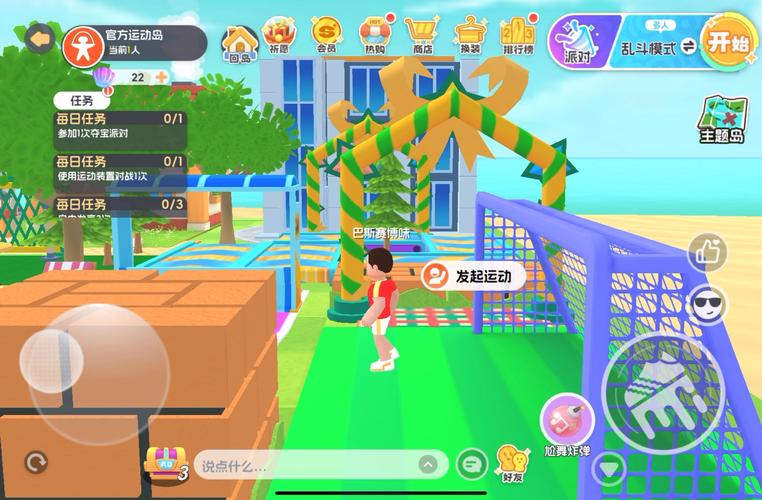762x500 pixels.
Task: Open the treasure chest icon
Action: click(x=163, y=461)
